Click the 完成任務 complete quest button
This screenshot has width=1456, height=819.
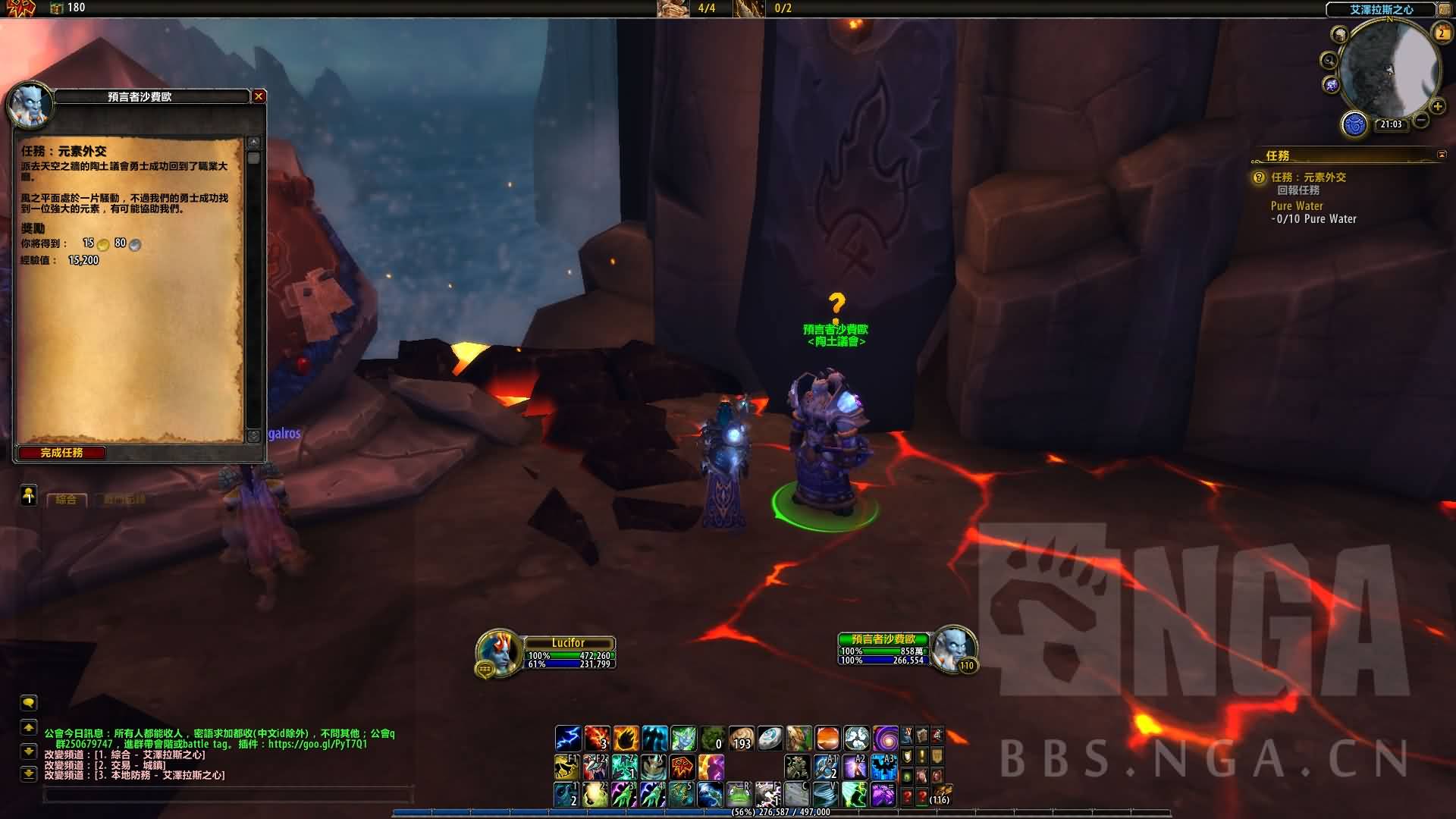click(x=61, y=453)
